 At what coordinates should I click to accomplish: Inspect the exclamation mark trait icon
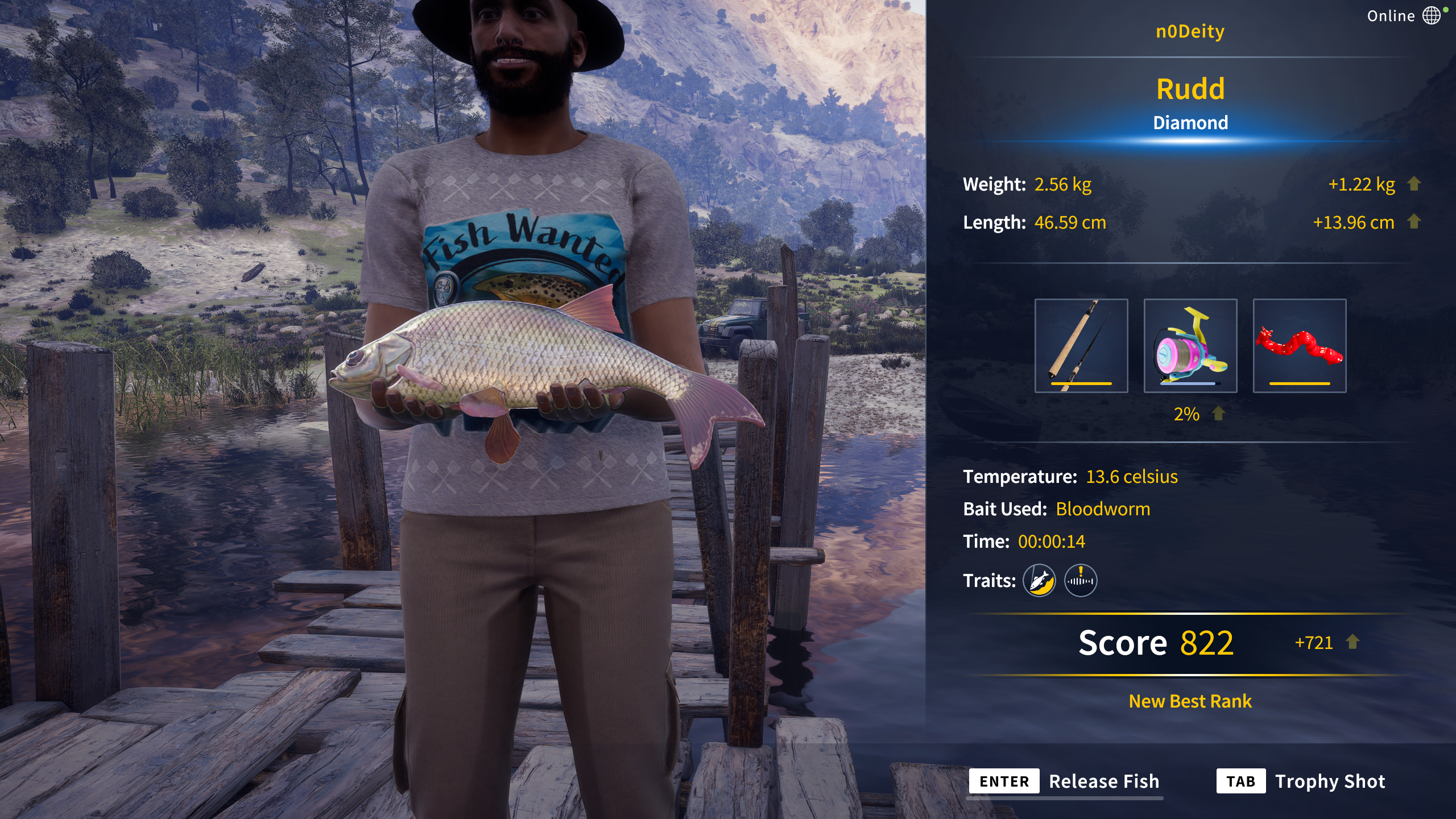click(x=1081, y=581)
